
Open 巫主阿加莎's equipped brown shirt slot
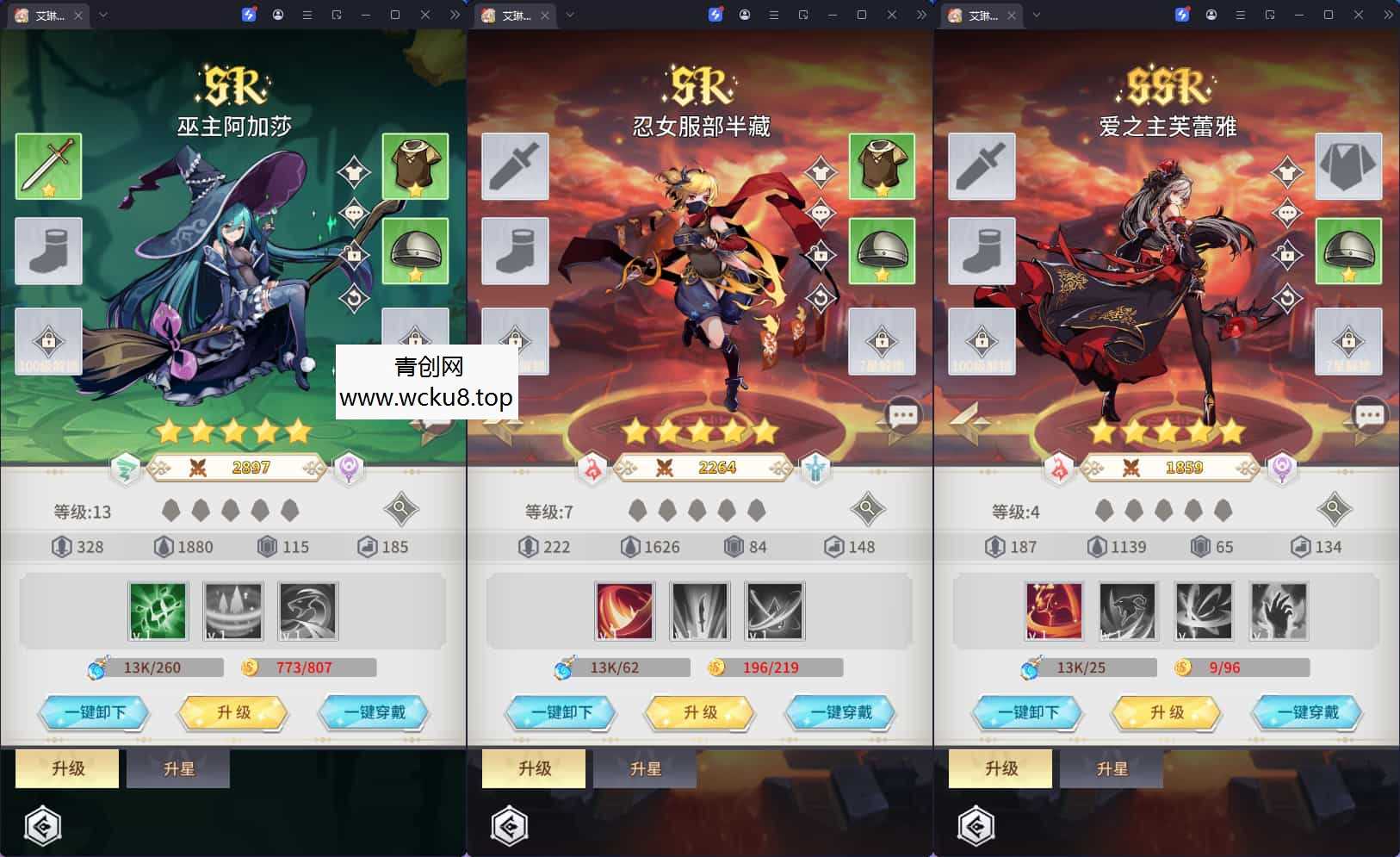pos(415,166)
